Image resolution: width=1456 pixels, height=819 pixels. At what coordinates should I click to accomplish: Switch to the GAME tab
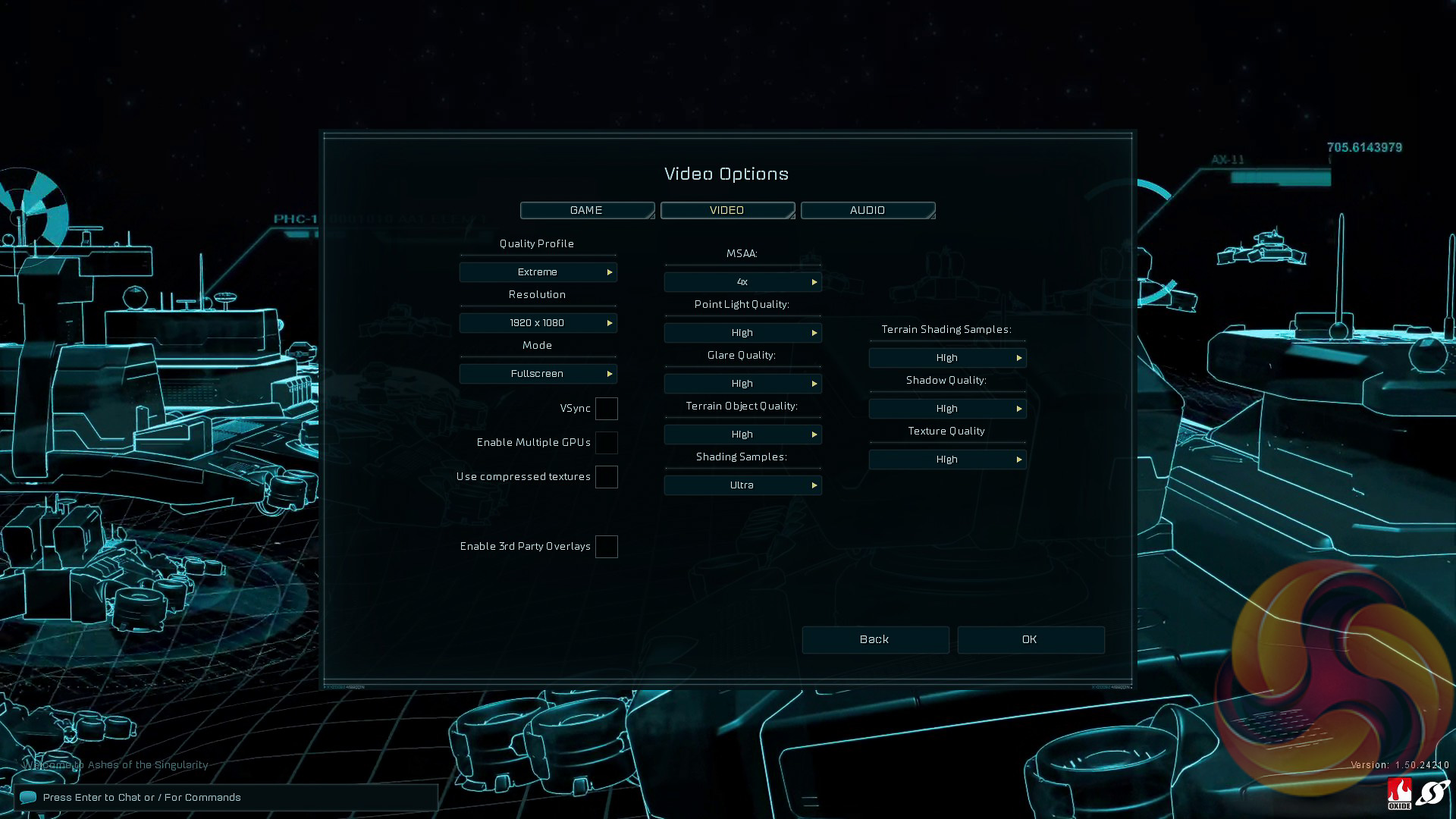pos(587,210)
